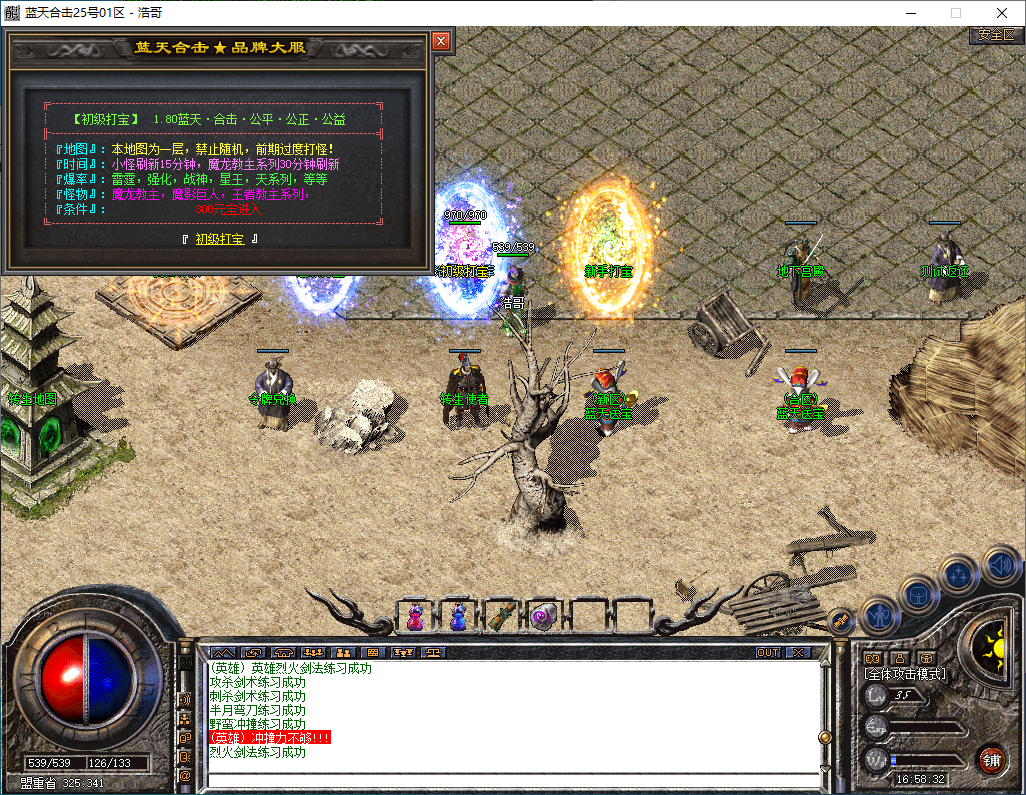Follow the 初级打宝 link in the dialog
Image resolution: width=1026 pixels, height=795 pixels.
pos(220,239)
